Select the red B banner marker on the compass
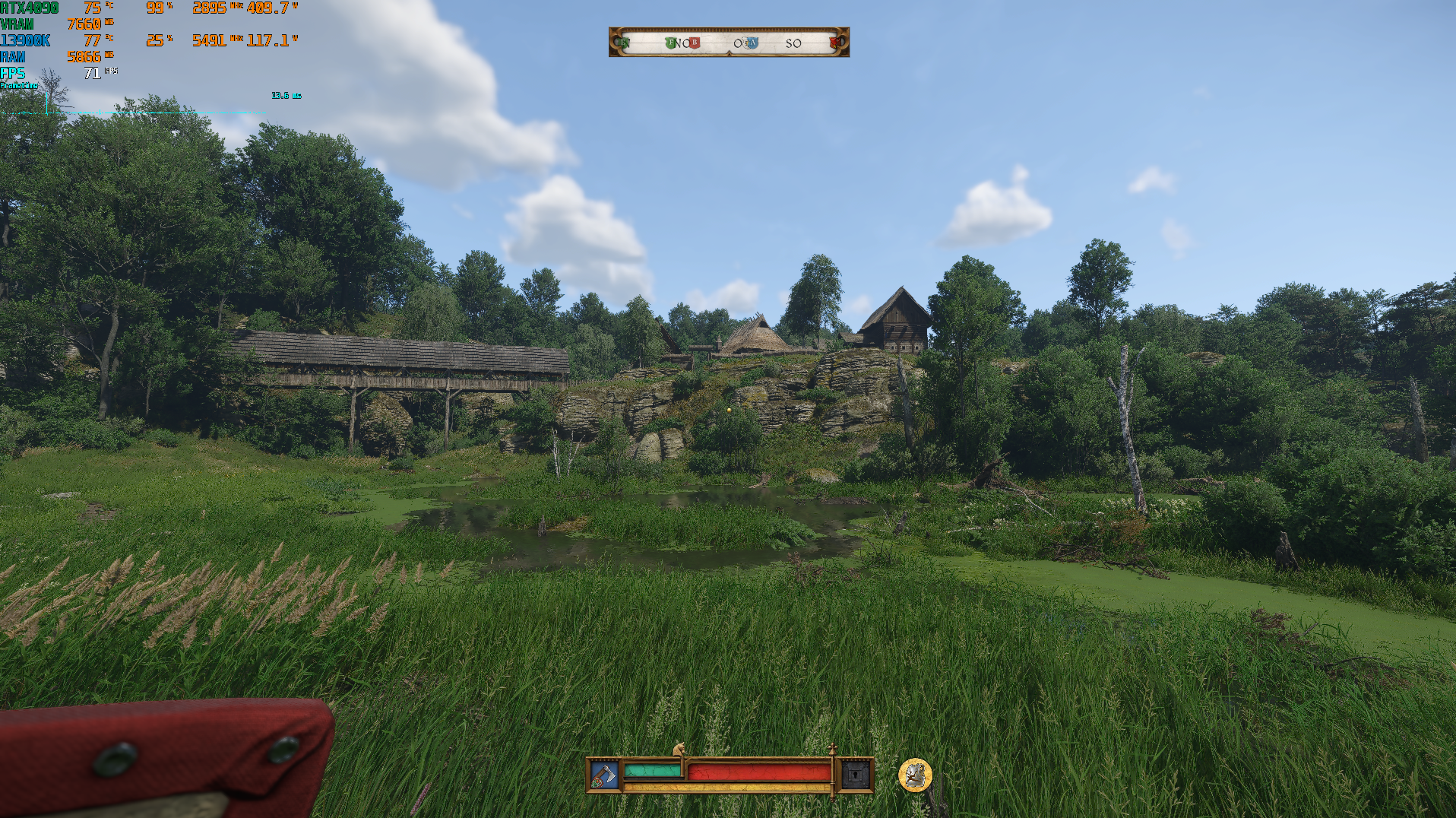This screenshot has width=1456, height=818. [694, 43]
